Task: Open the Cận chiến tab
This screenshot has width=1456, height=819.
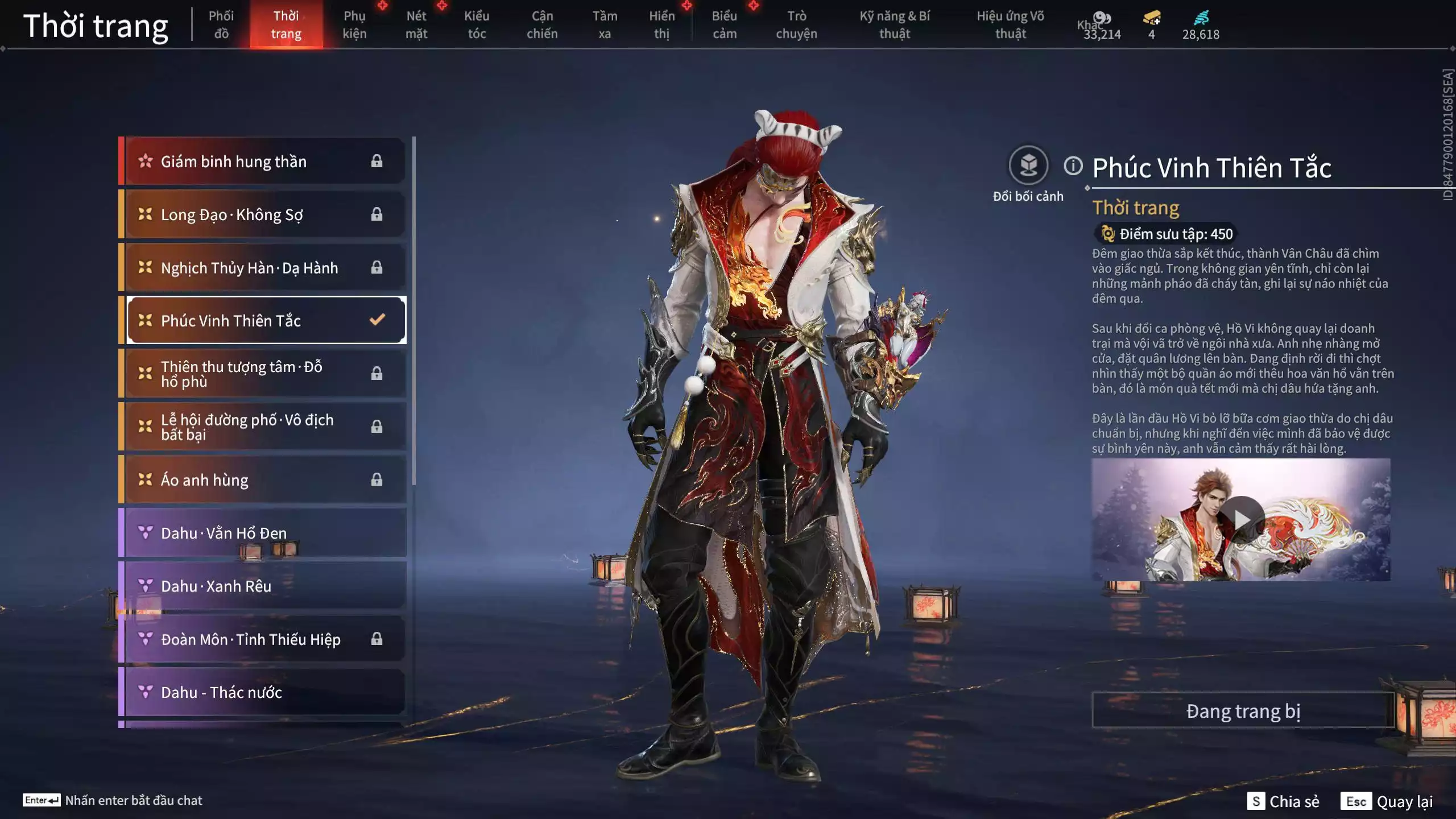Action: [x=542, y=24]
